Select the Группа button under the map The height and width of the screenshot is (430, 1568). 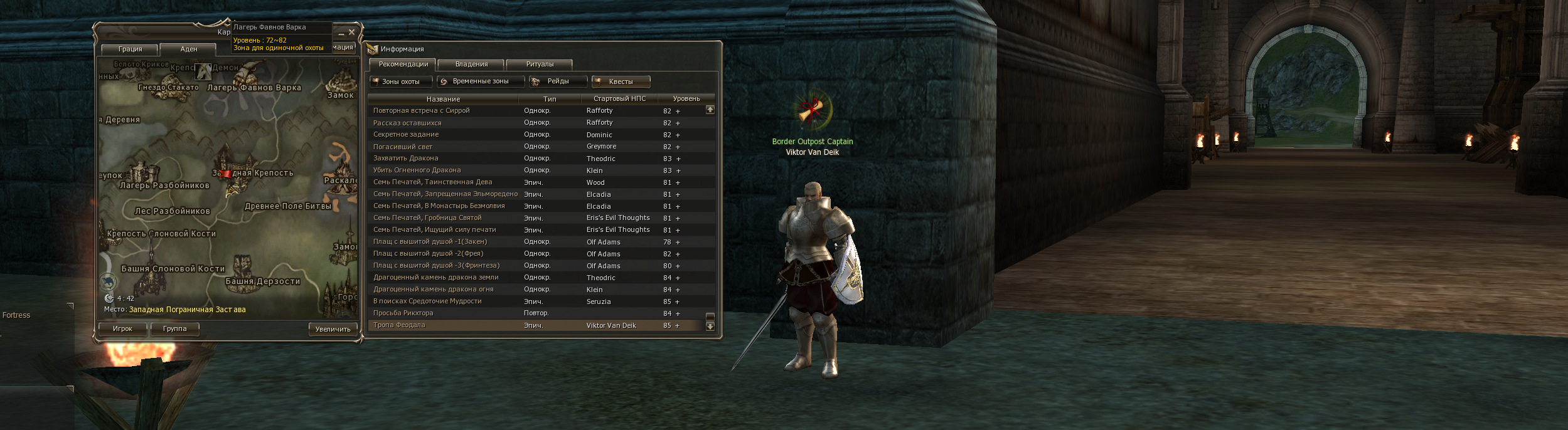point(174,328)
